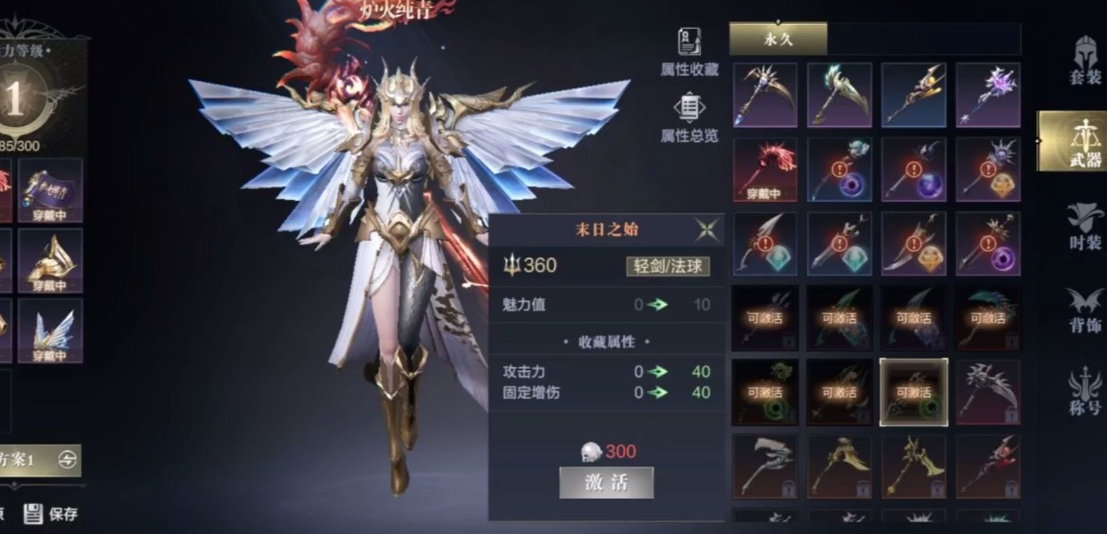Switch to the 永久 tab
Screen dimensions: 1107x534
(778, 38)
